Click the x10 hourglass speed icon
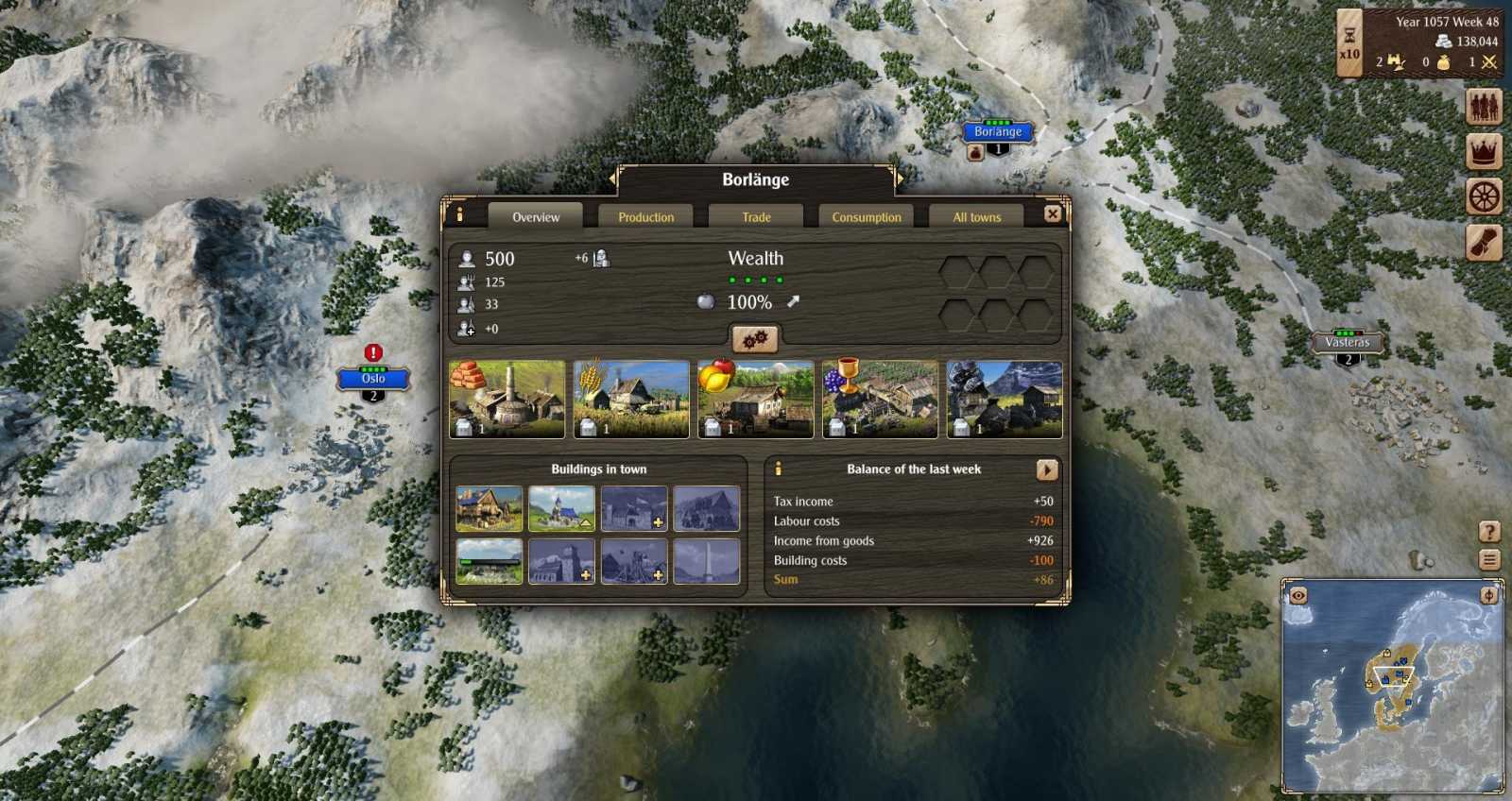Viewport: 1512px width, 801px height. tap(1349, 43)
